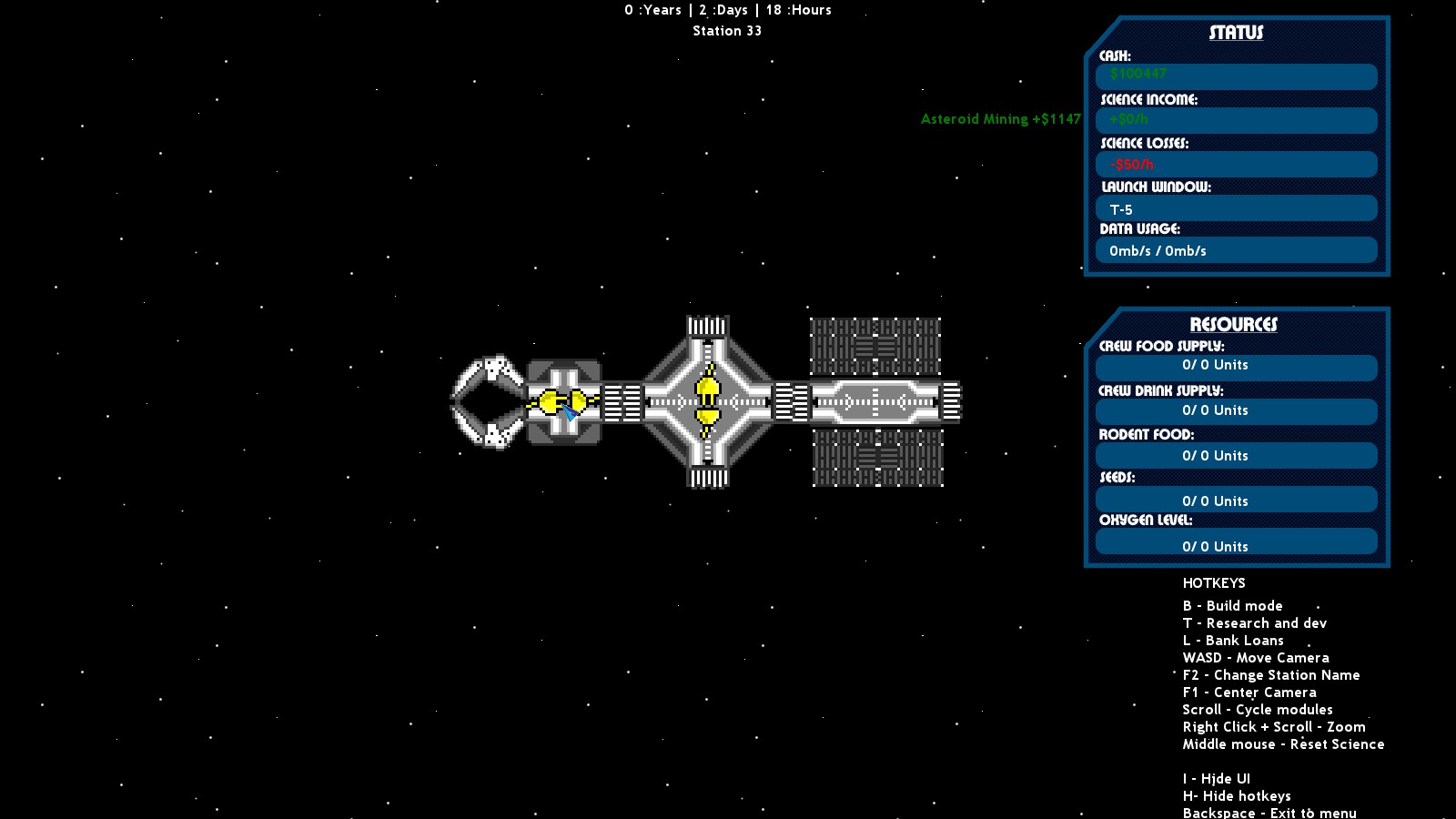Screen dimensions: 1456x819
Task: Open the STATUS panel header
Action: coord(1236,32)
